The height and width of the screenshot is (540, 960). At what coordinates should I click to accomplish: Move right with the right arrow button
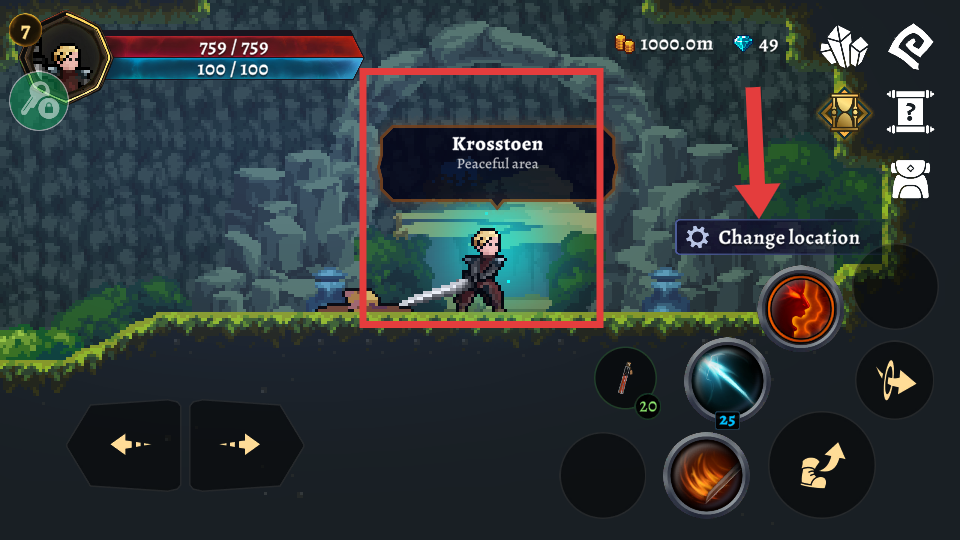[x=246, y=444]
